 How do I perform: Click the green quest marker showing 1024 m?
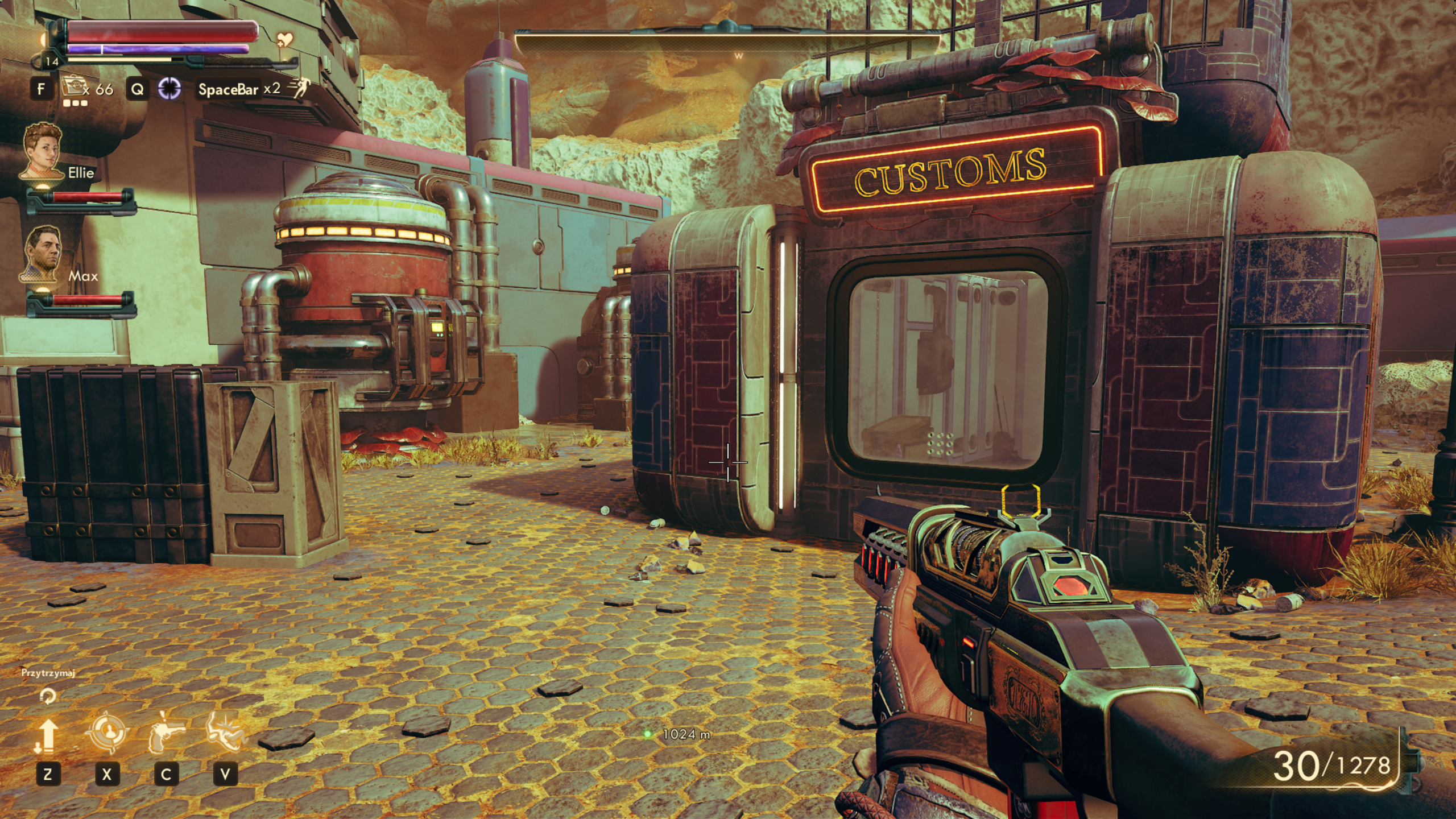click(x=647, y=734)
